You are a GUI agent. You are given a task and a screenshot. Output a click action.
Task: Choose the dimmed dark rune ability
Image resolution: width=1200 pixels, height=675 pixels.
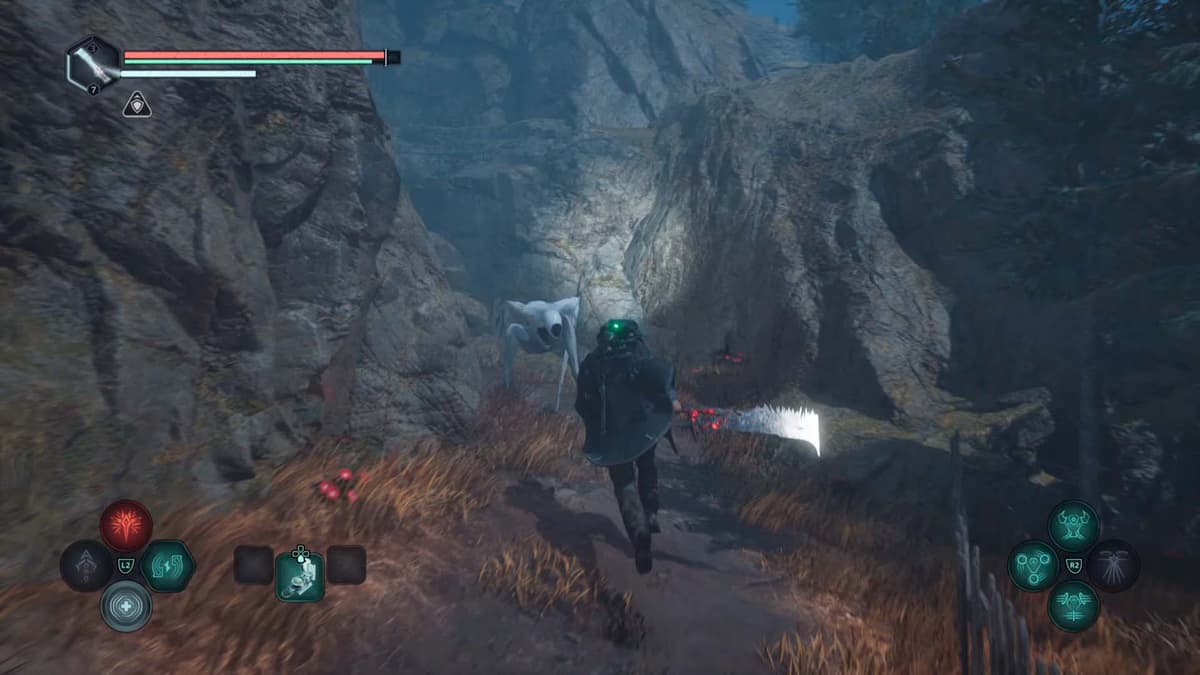coord(86,566)
